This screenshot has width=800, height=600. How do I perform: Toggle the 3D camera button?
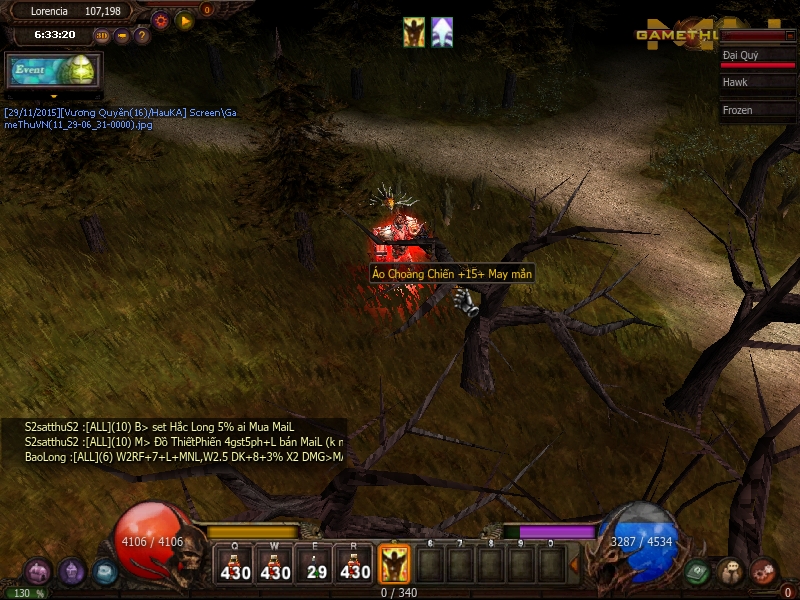point(102,35)
